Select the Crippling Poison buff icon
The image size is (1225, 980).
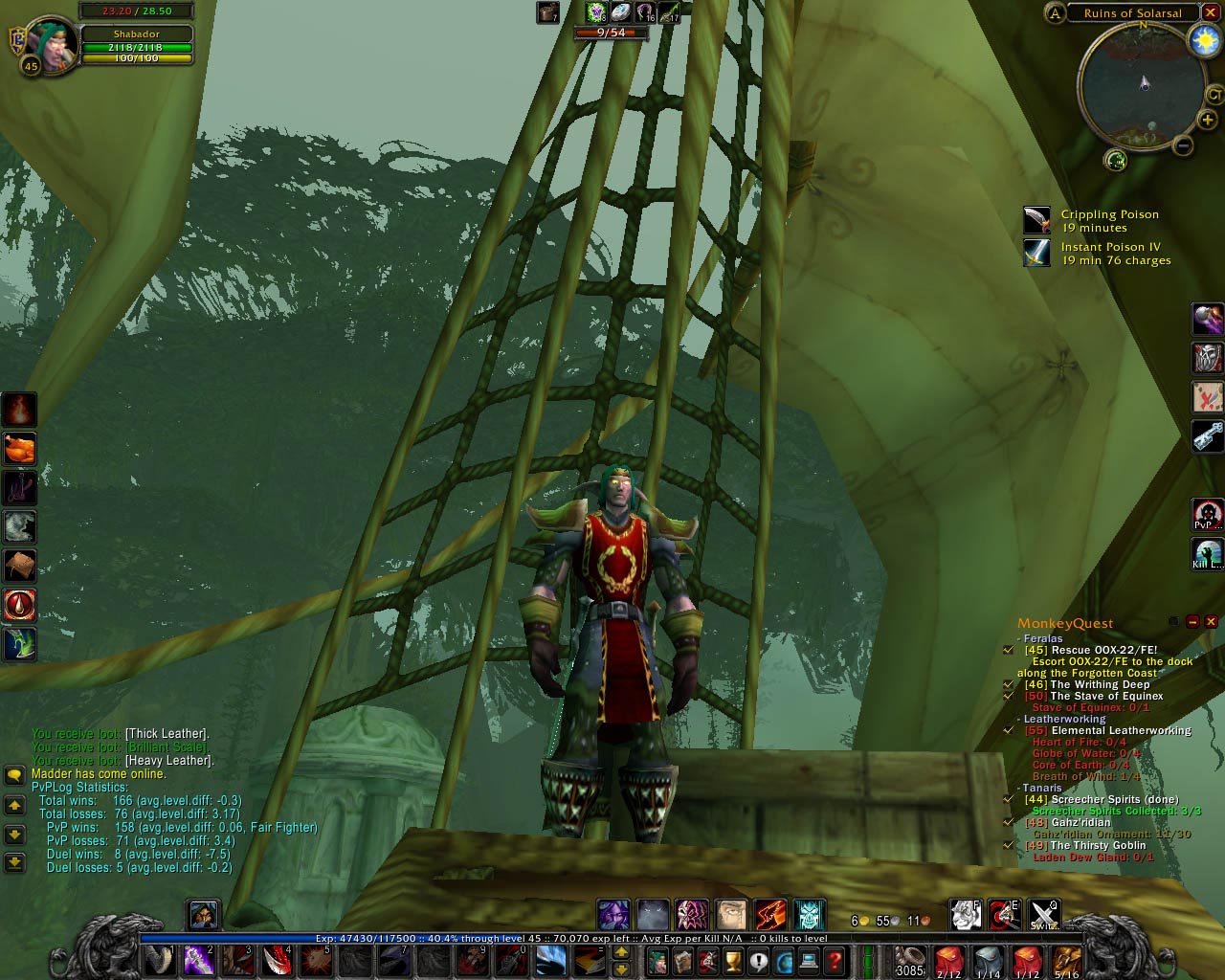pos(1036,221)
